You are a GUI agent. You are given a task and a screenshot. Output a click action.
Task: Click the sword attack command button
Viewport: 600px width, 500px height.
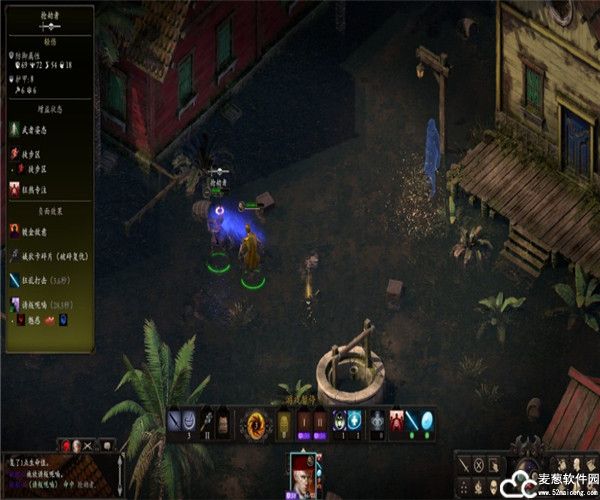pos(465,464)
